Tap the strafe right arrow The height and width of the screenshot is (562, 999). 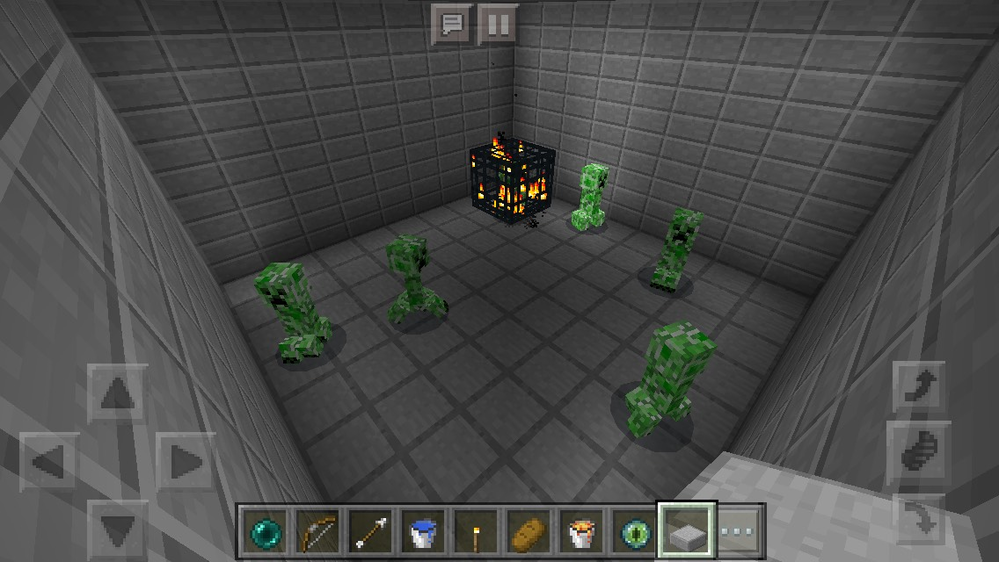pos(184,461)
